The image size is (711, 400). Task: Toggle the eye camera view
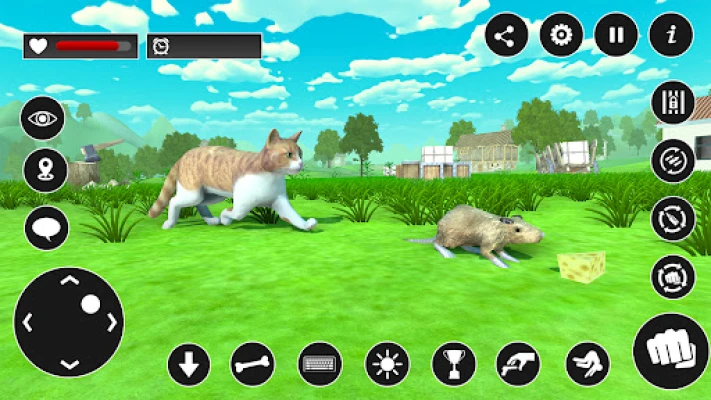(x=43, y=119)
